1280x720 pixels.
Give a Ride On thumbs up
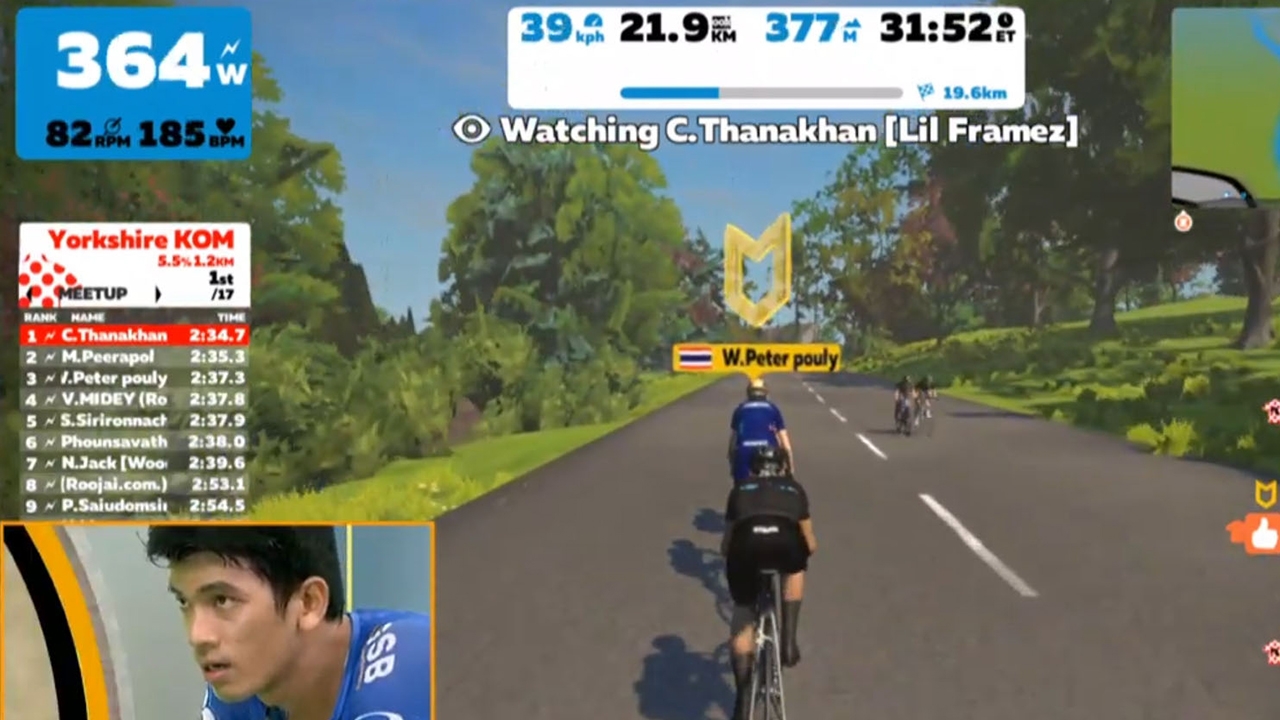[1263, 535]
